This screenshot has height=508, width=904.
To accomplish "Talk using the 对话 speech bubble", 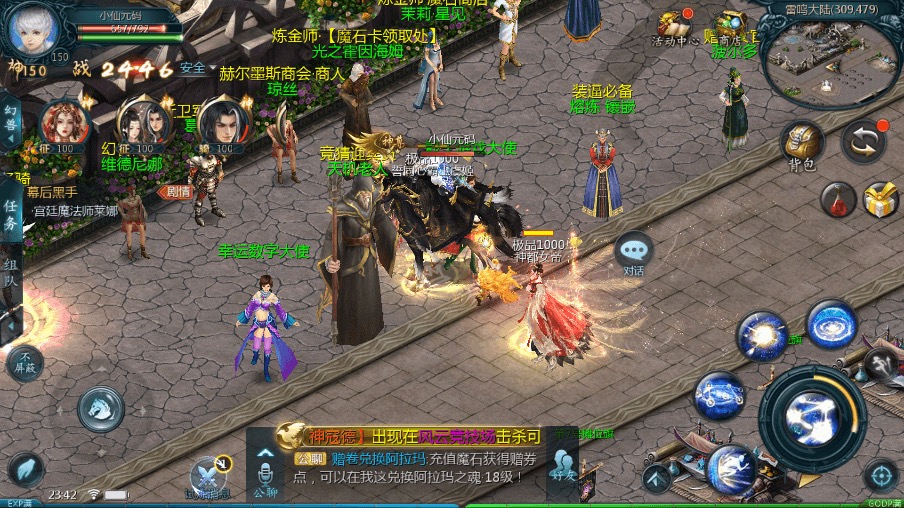I will click(x=633, y=251).
